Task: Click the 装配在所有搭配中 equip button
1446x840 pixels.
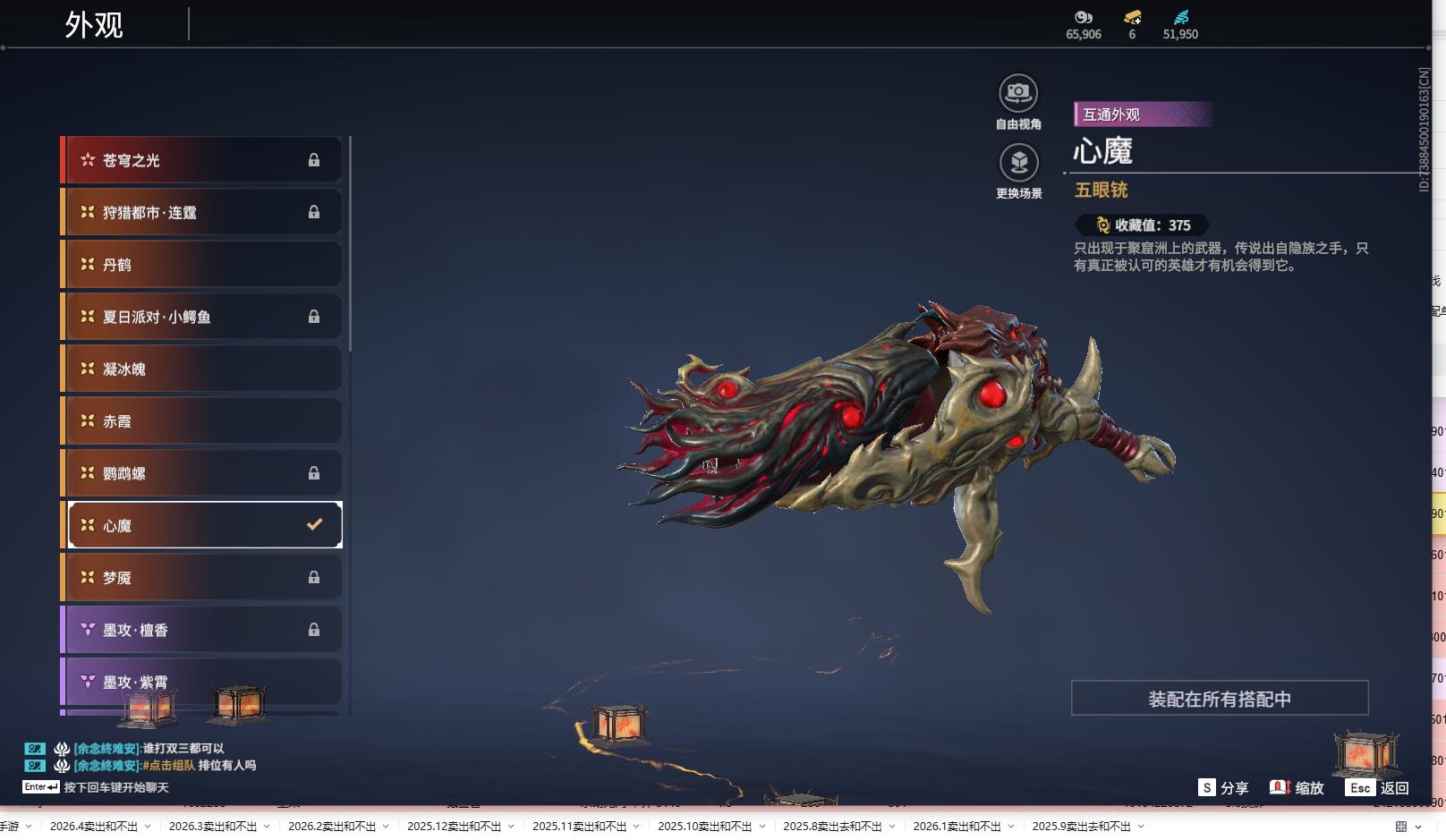Action: point(1219,699)
